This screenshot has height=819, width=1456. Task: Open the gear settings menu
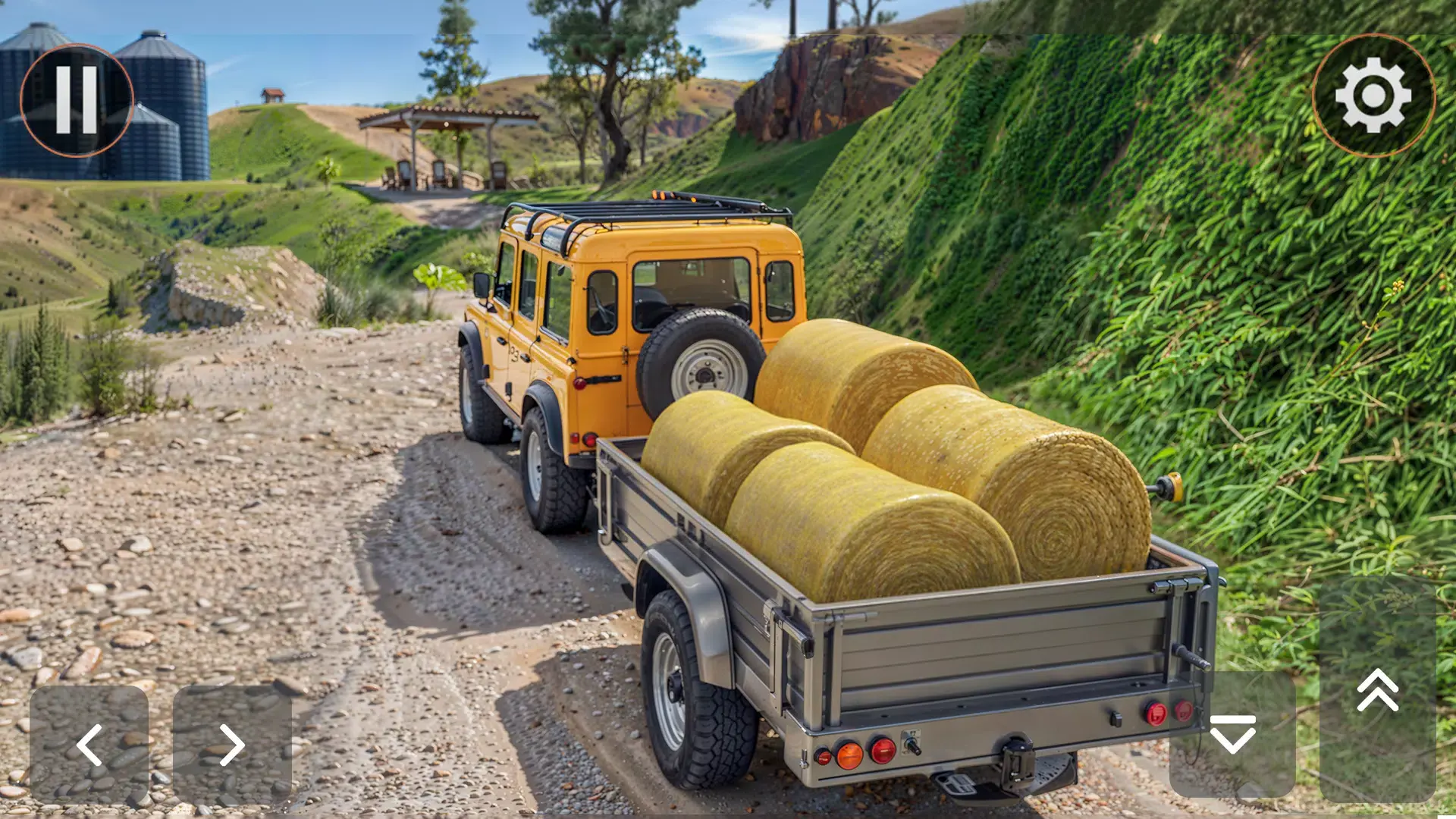tap(1373, 96)
